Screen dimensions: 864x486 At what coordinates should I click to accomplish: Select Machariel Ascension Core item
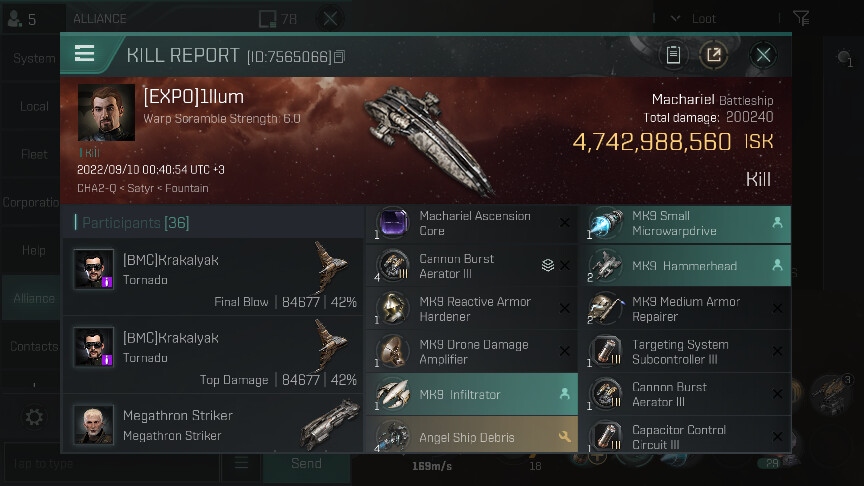coord(470,223)
